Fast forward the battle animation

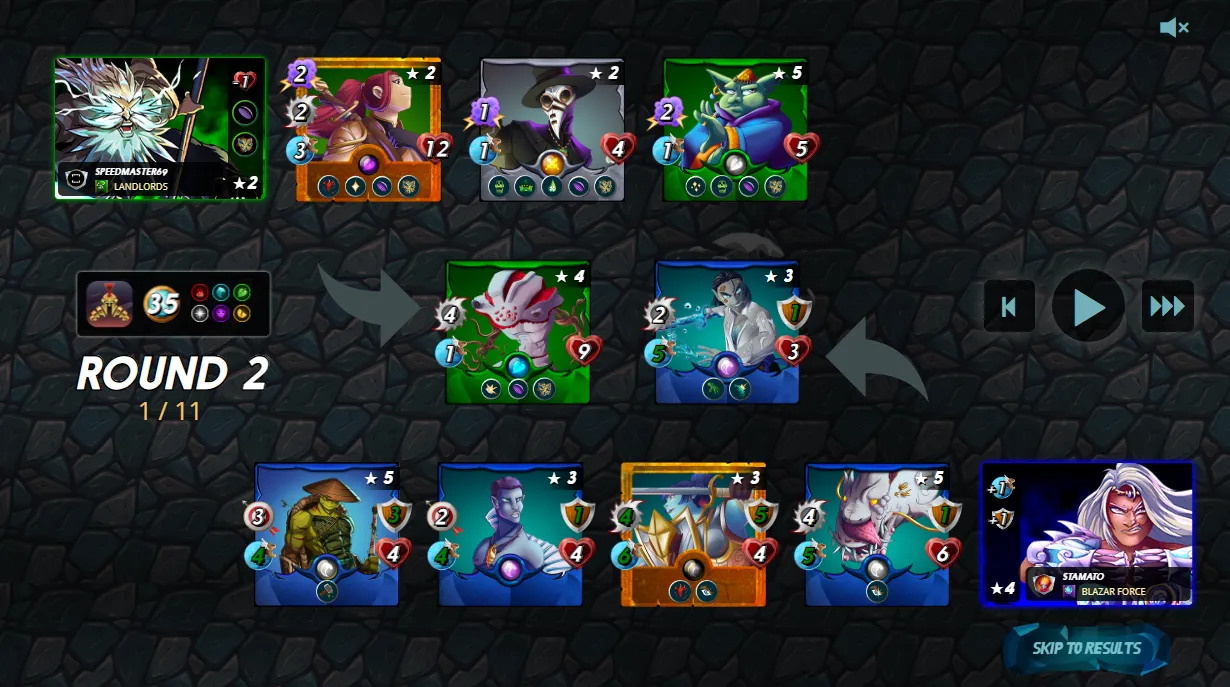(1167, 306)
